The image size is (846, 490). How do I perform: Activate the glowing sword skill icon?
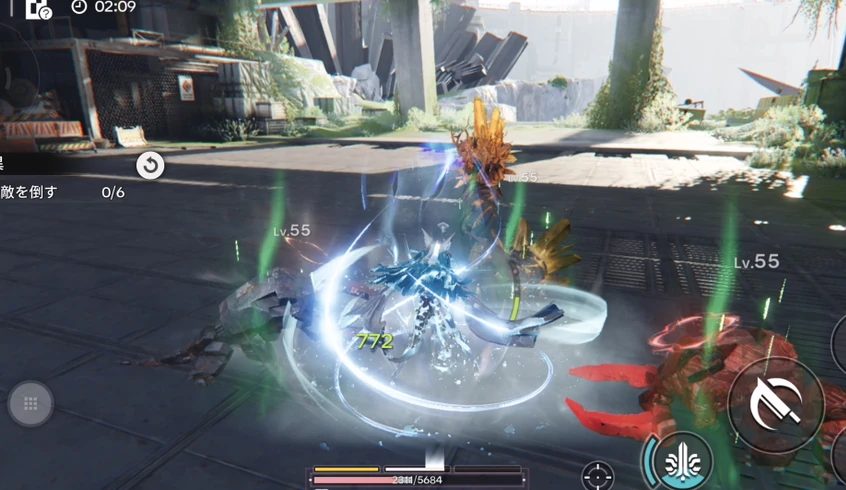(682, 462)
